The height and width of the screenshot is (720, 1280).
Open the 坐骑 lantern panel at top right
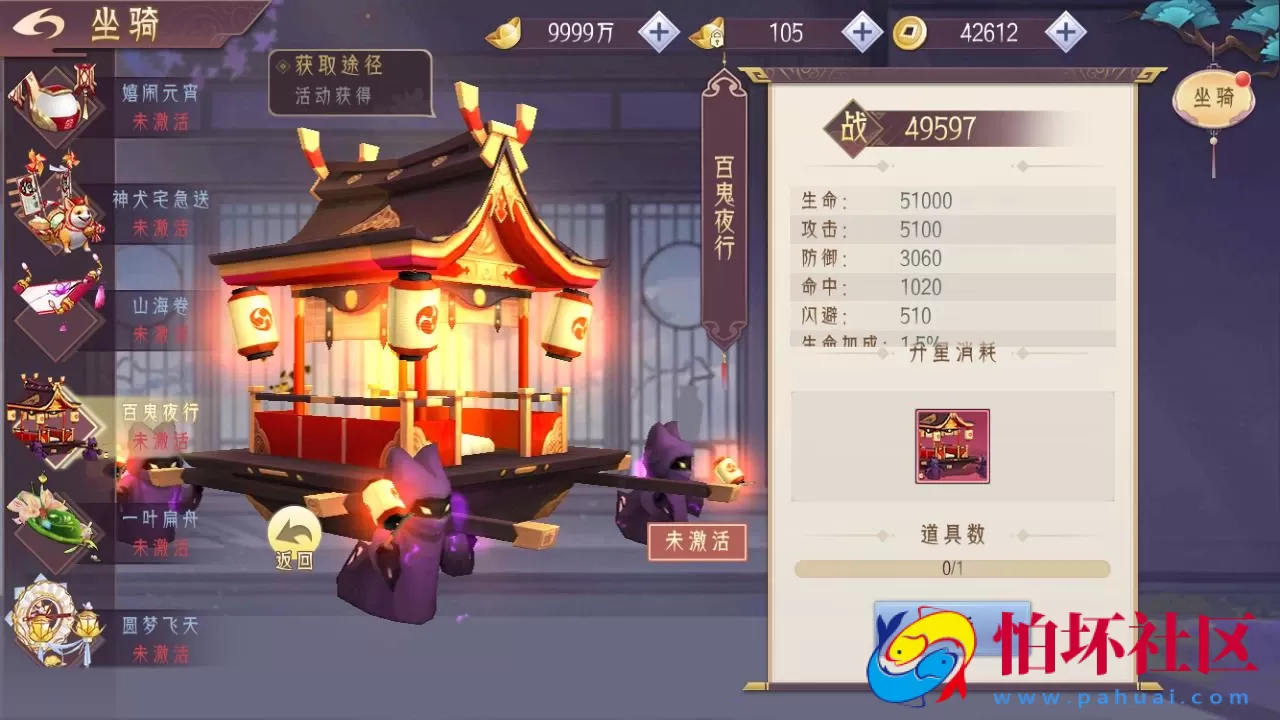(1213, 95)
